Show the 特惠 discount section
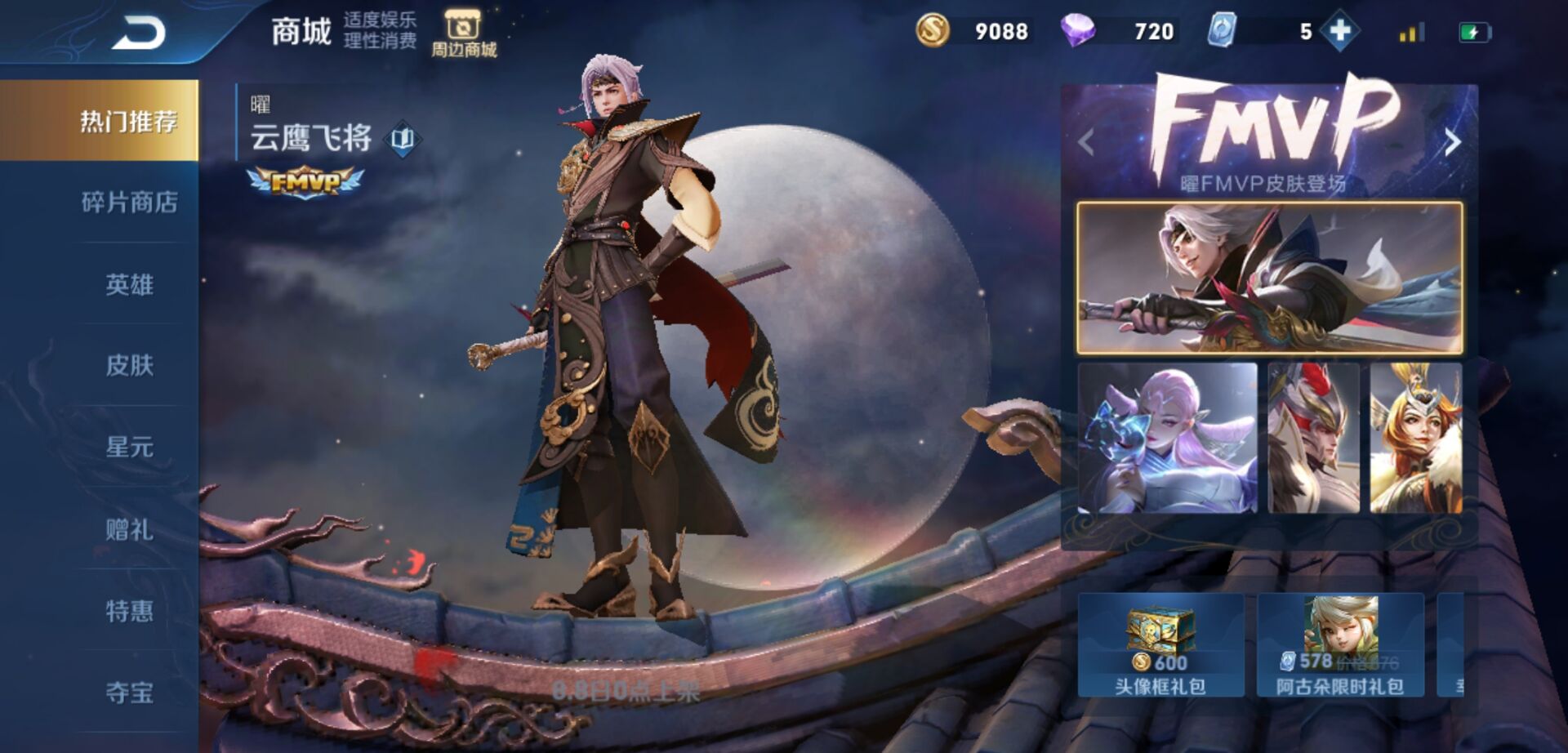The image size is (1568, 753). (129, 611)
